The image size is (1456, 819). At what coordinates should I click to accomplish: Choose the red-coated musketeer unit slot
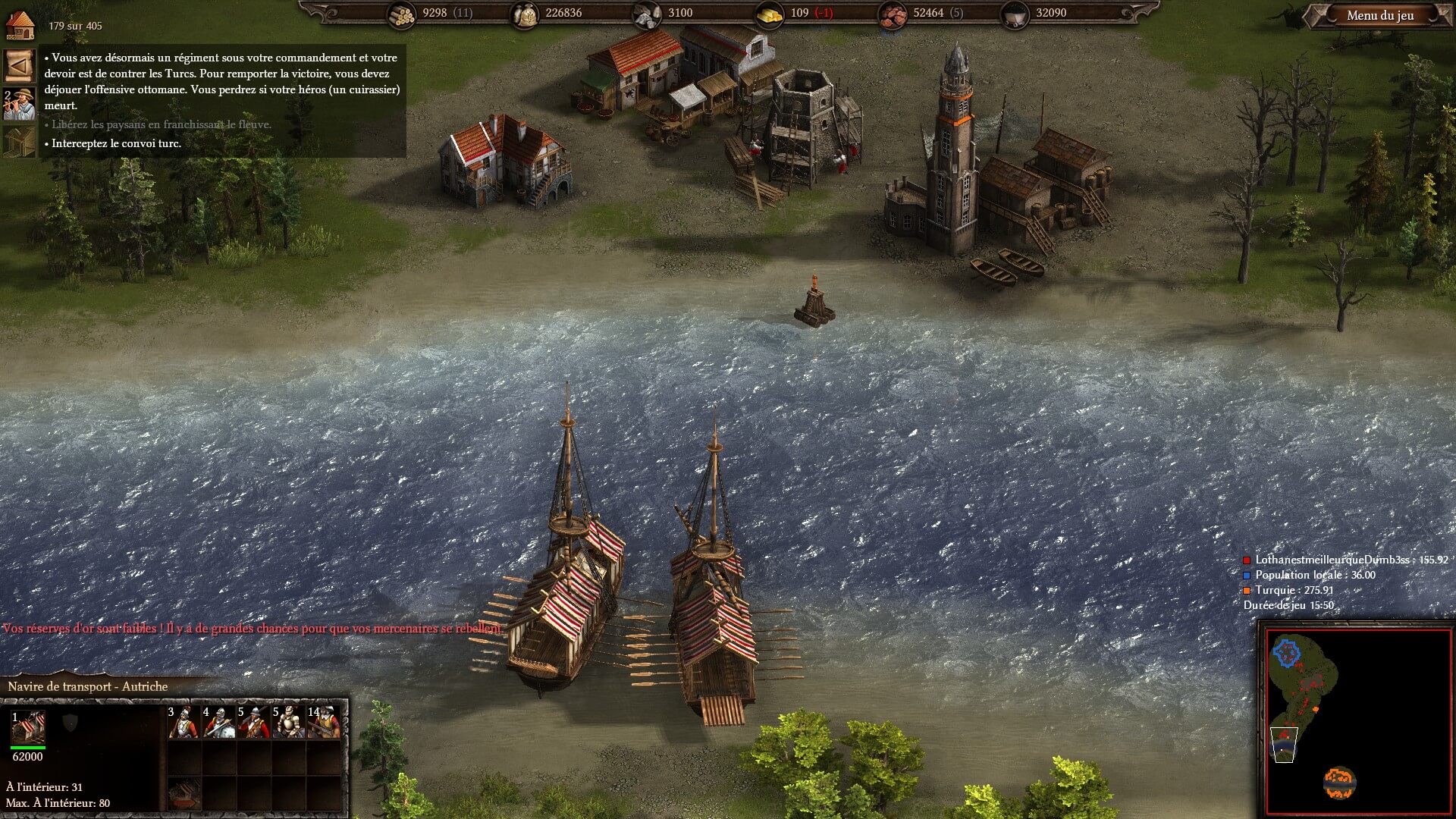(x=253, y=723)
